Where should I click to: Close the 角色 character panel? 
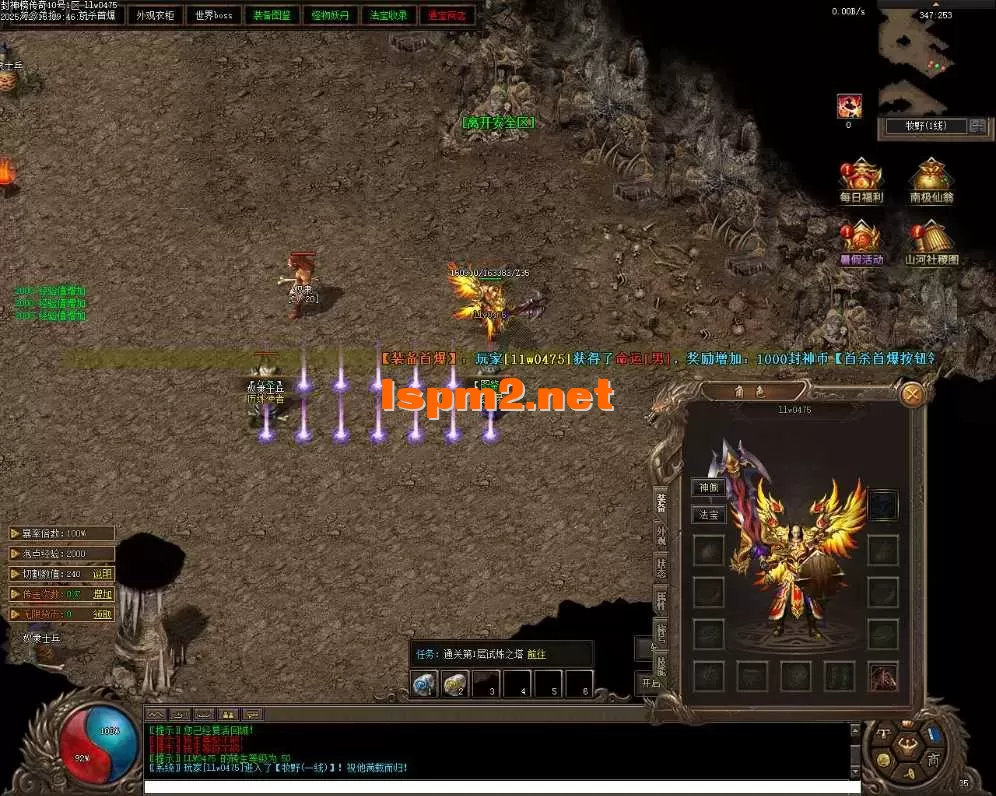coord(912,394)
